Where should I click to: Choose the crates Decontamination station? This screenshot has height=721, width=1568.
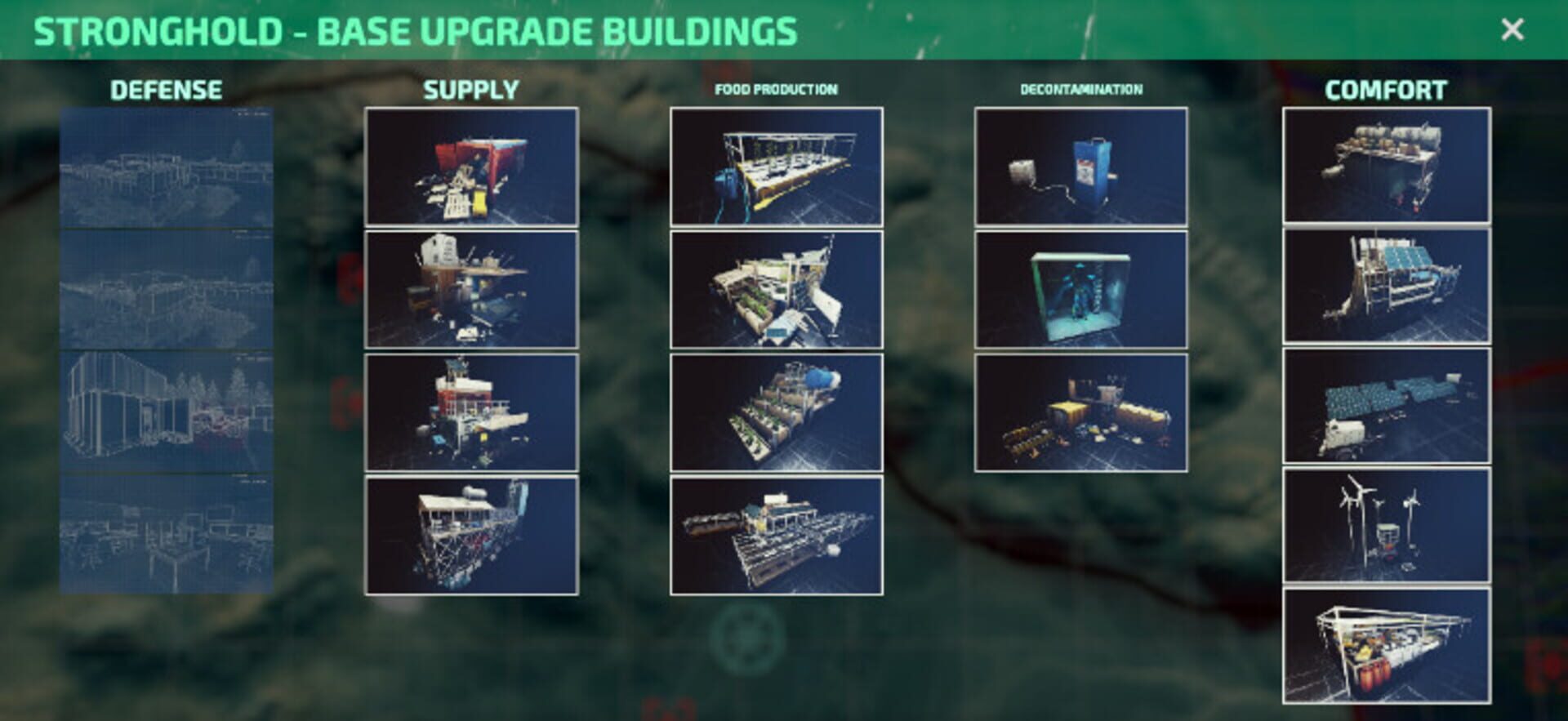pyautogui.click(x=1081, y=411)
